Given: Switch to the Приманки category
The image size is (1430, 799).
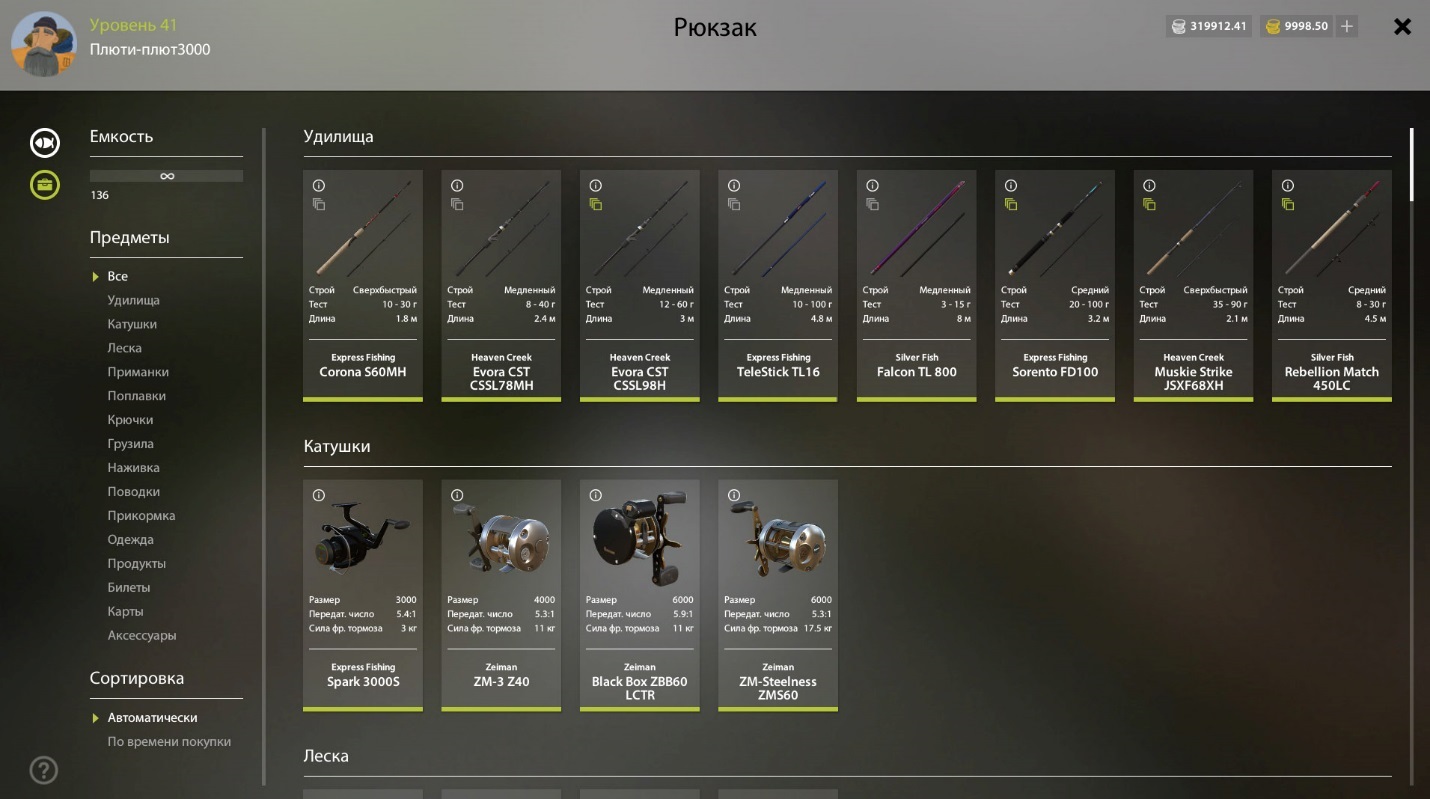Looking at the screenshot, I should 138,372.
